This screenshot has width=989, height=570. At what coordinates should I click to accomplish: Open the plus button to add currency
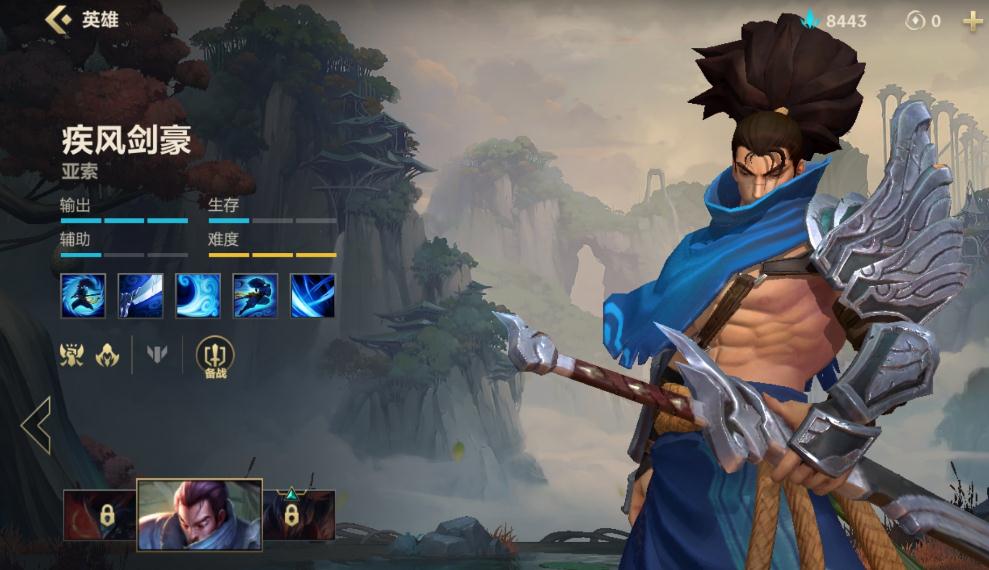tap(971, 21)
